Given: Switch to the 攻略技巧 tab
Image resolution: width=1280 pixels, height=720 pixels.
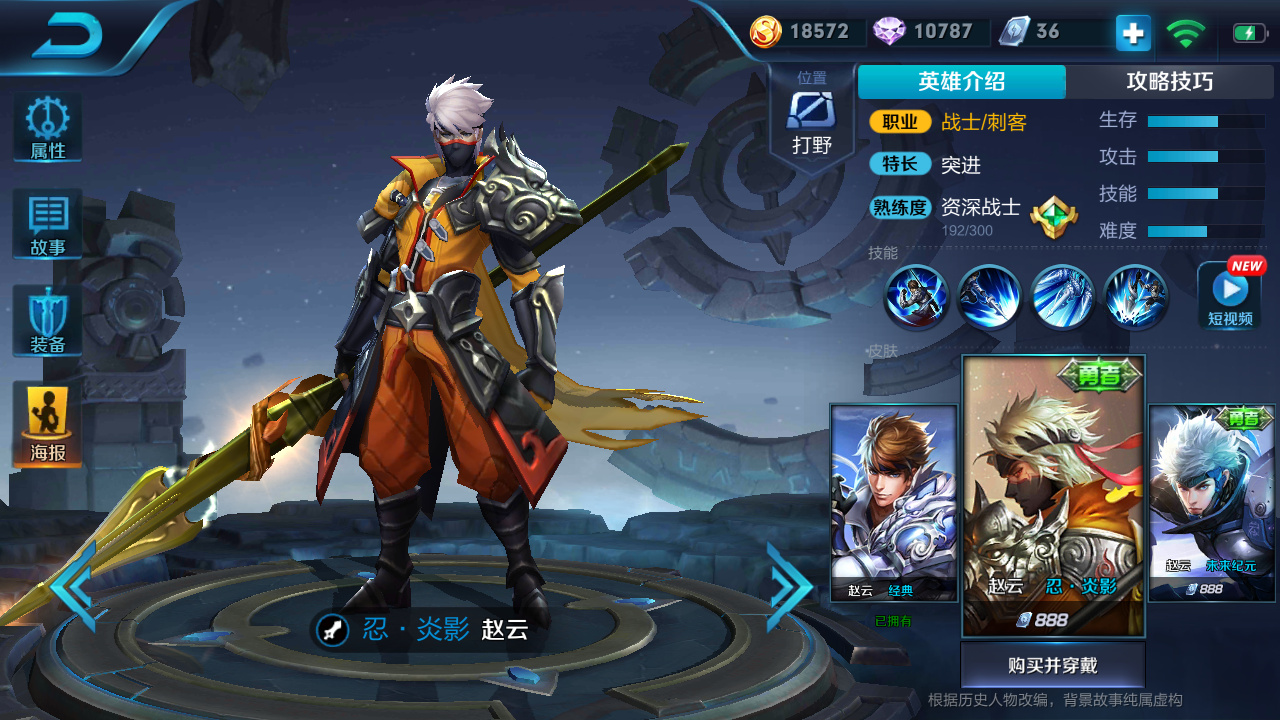Looking at the screenshot, I should 1169,82.
